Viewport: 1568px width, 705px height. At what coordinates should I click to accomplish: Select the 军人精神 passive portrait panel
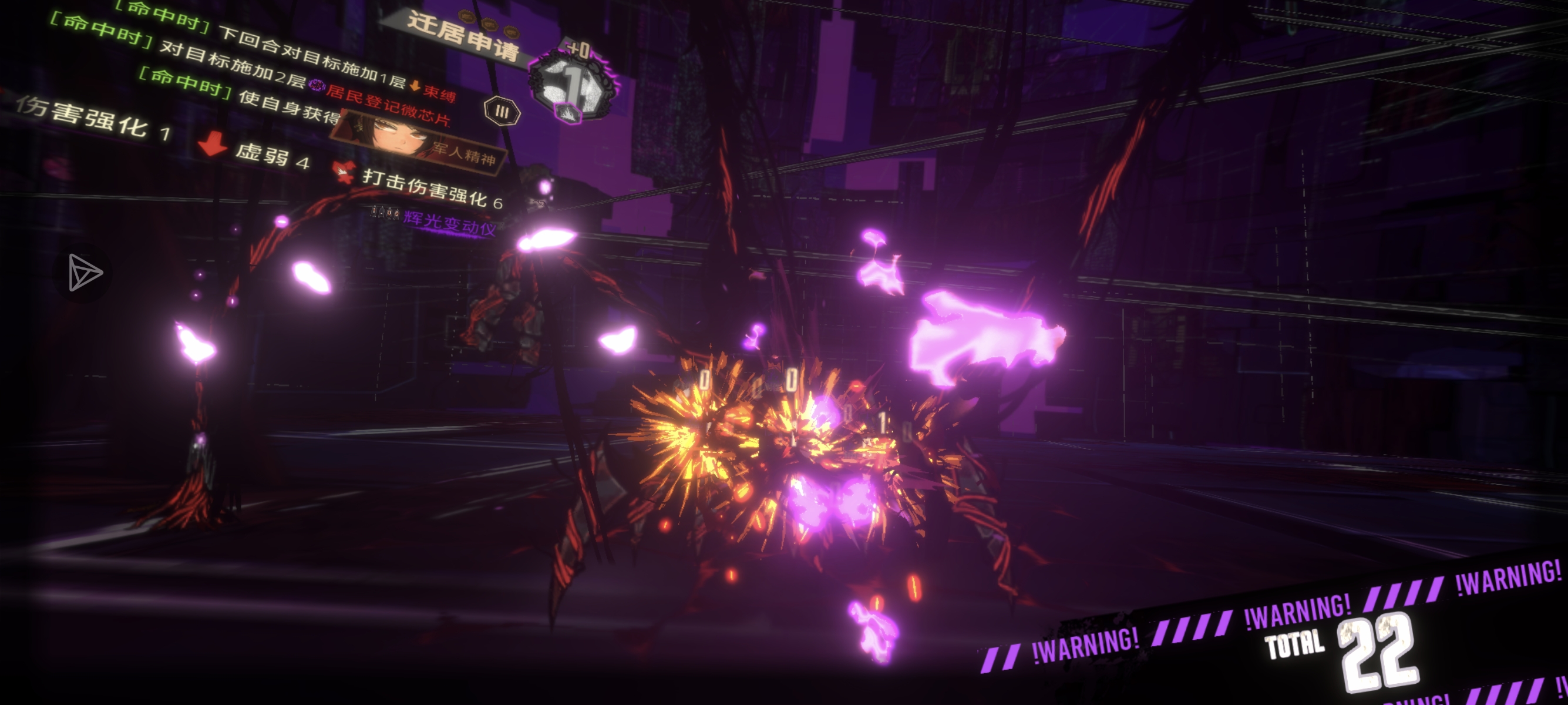click(419, 141)
